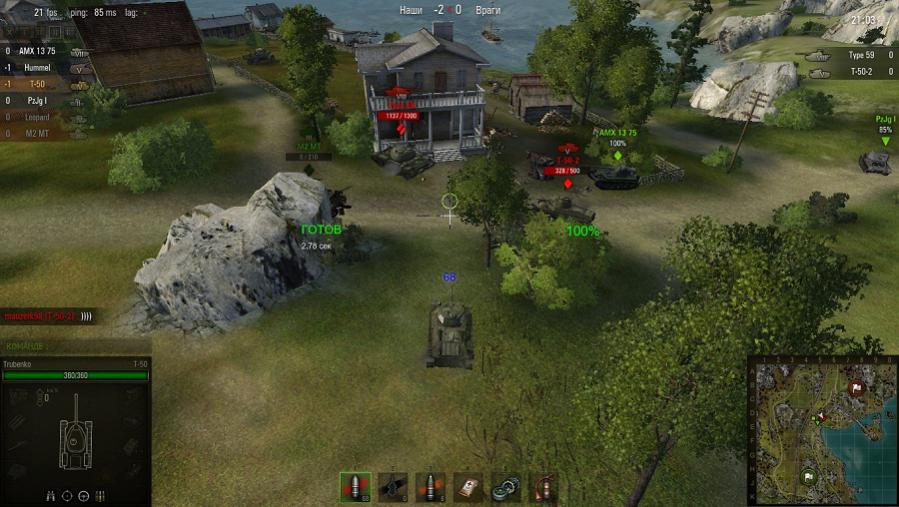Click the tank silhouette in the damage panel
This screenshot has width=899, height=507.
(75, 440)
